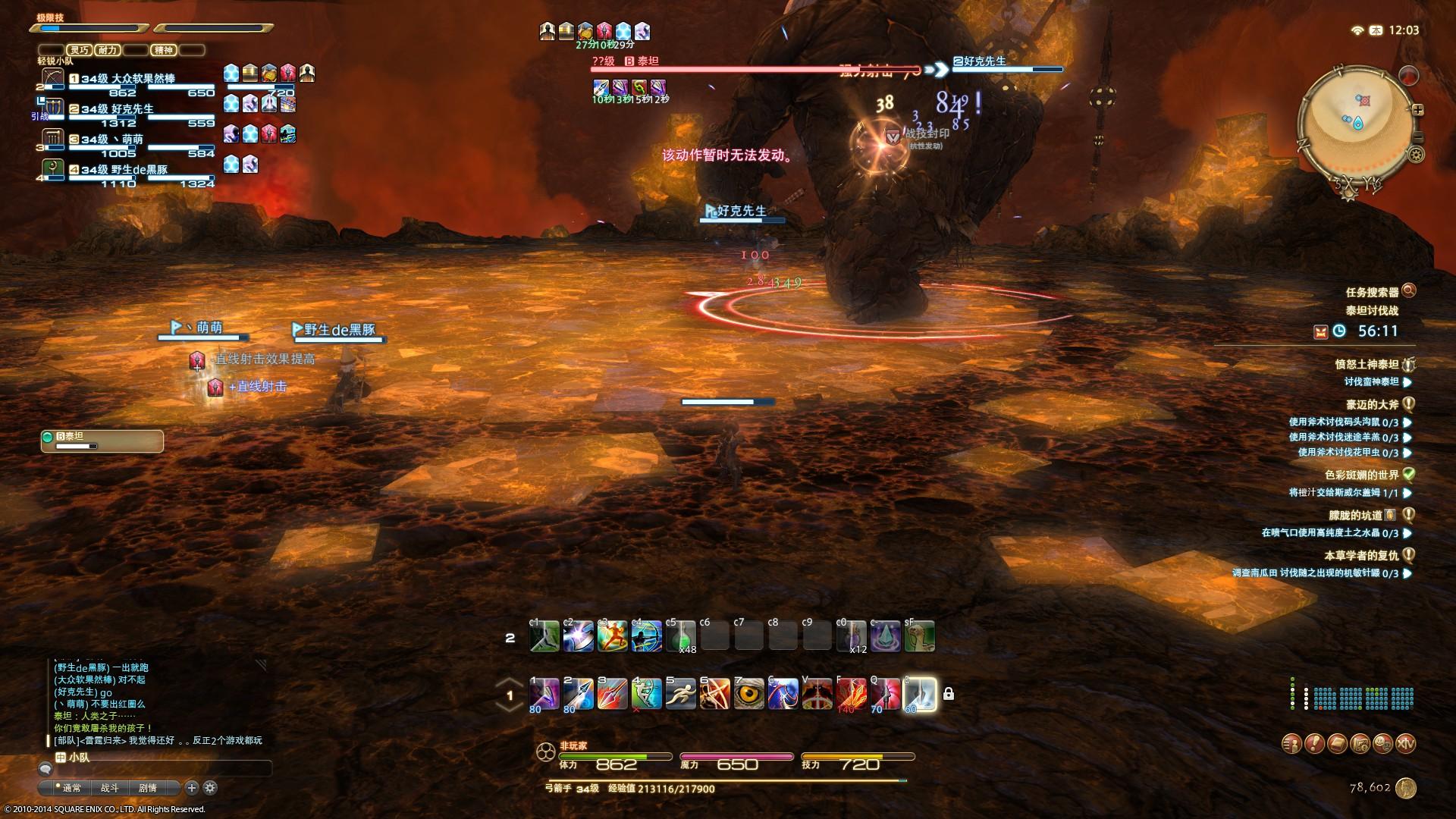1456x819 pixels.
Task: Open the exclamation mark duty menu
Action: 1314,744
